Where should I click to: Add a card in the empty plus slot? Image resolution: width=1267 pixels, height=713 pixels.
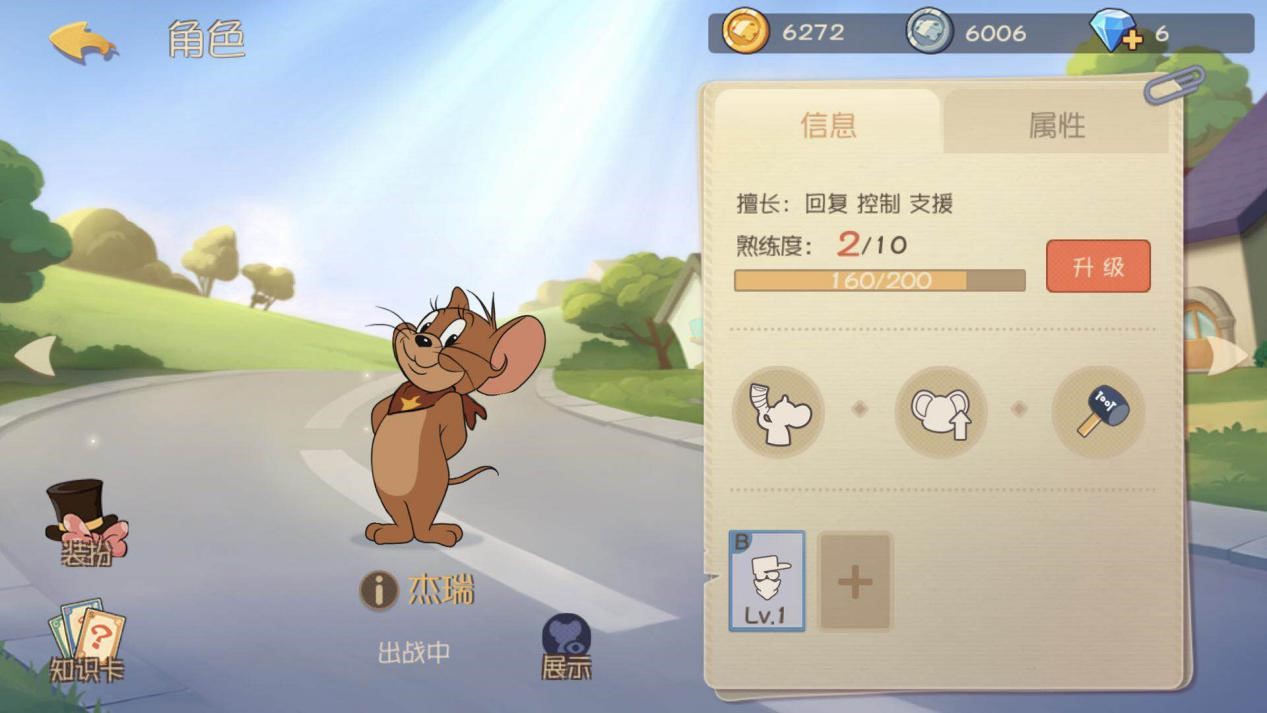[855, 581]
